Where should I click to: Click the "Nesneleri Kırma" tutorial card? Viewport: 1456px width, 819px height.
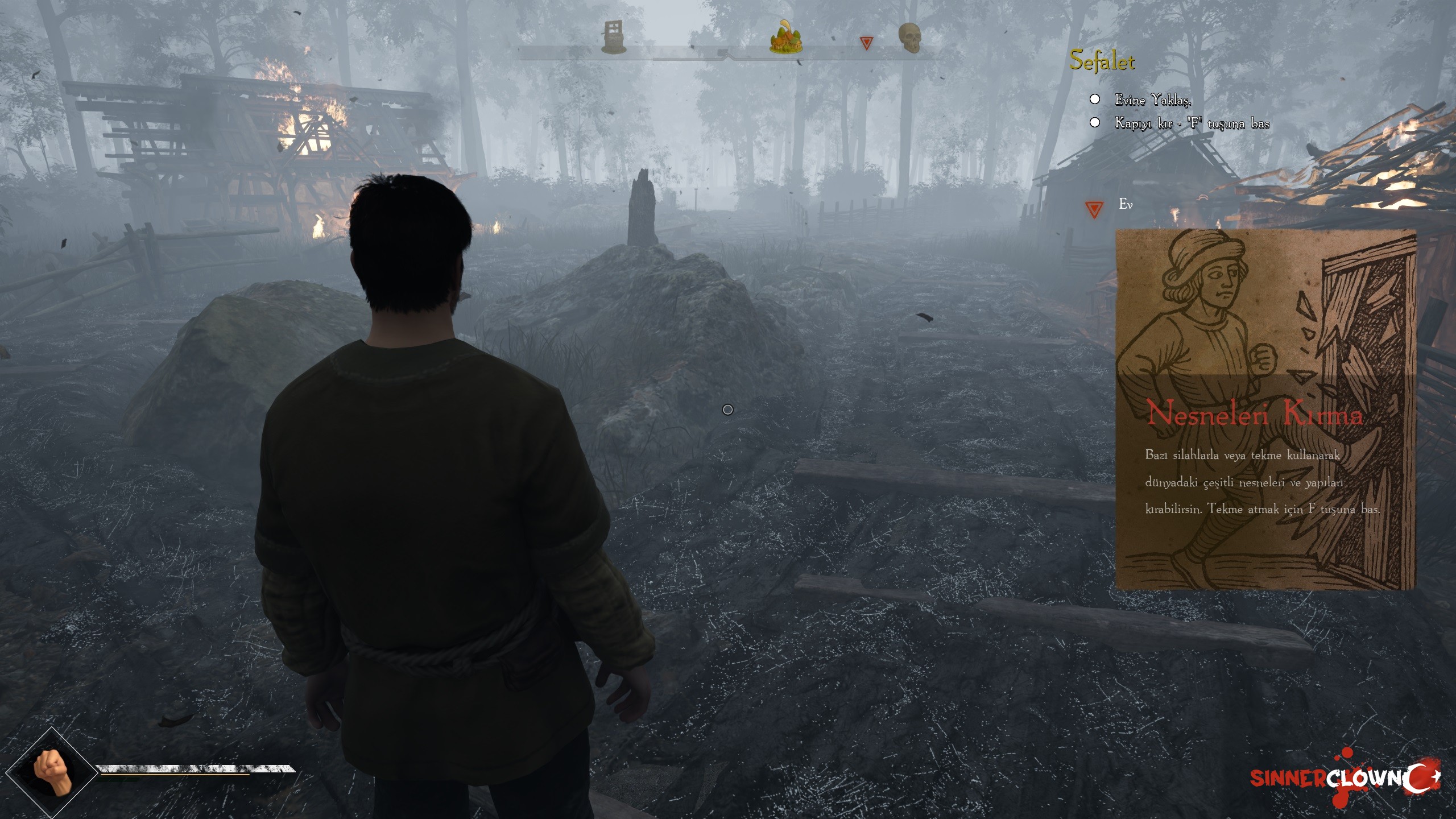coord(1265,410)
